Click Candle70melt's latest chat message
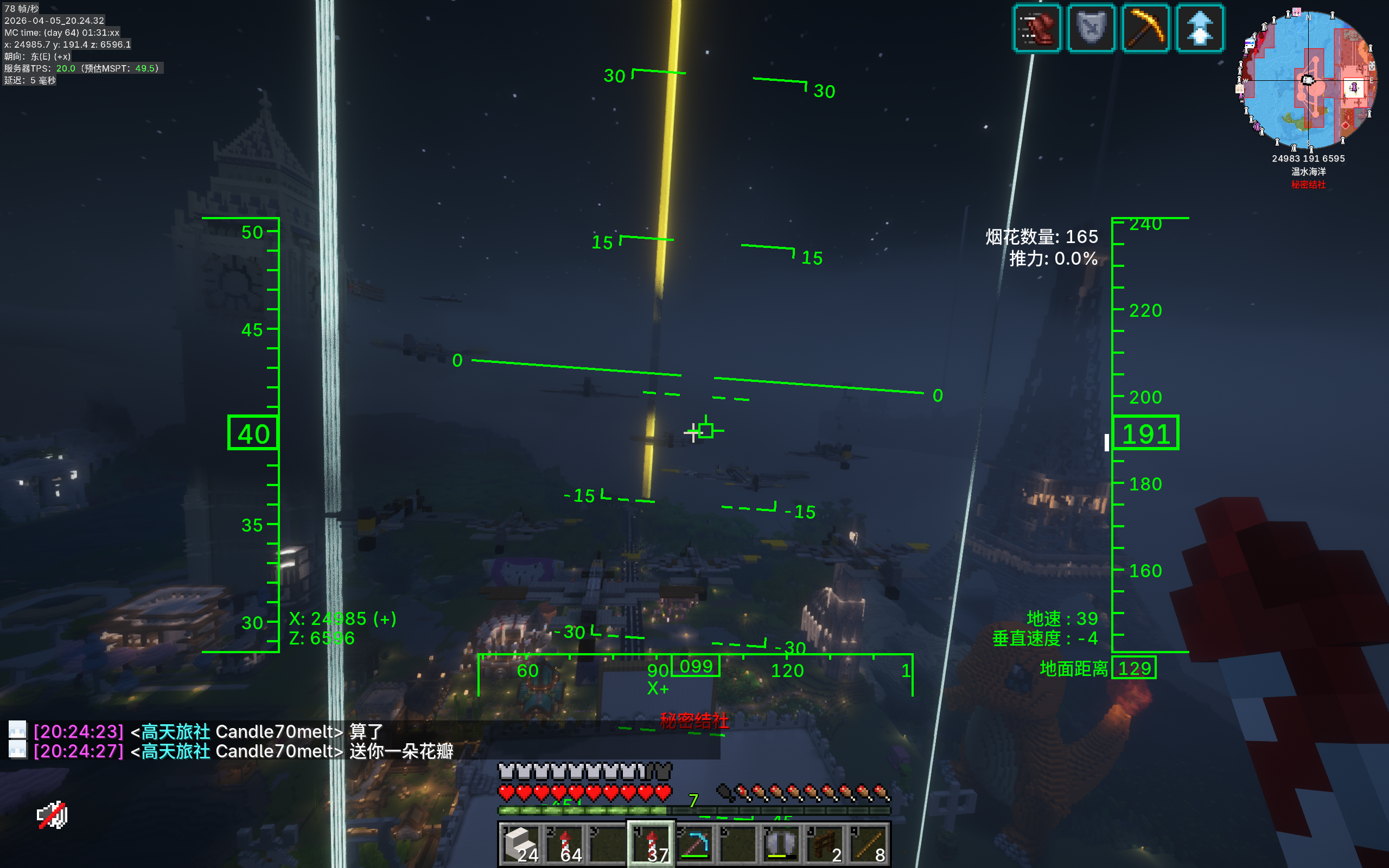 click(x=400, y=751)
